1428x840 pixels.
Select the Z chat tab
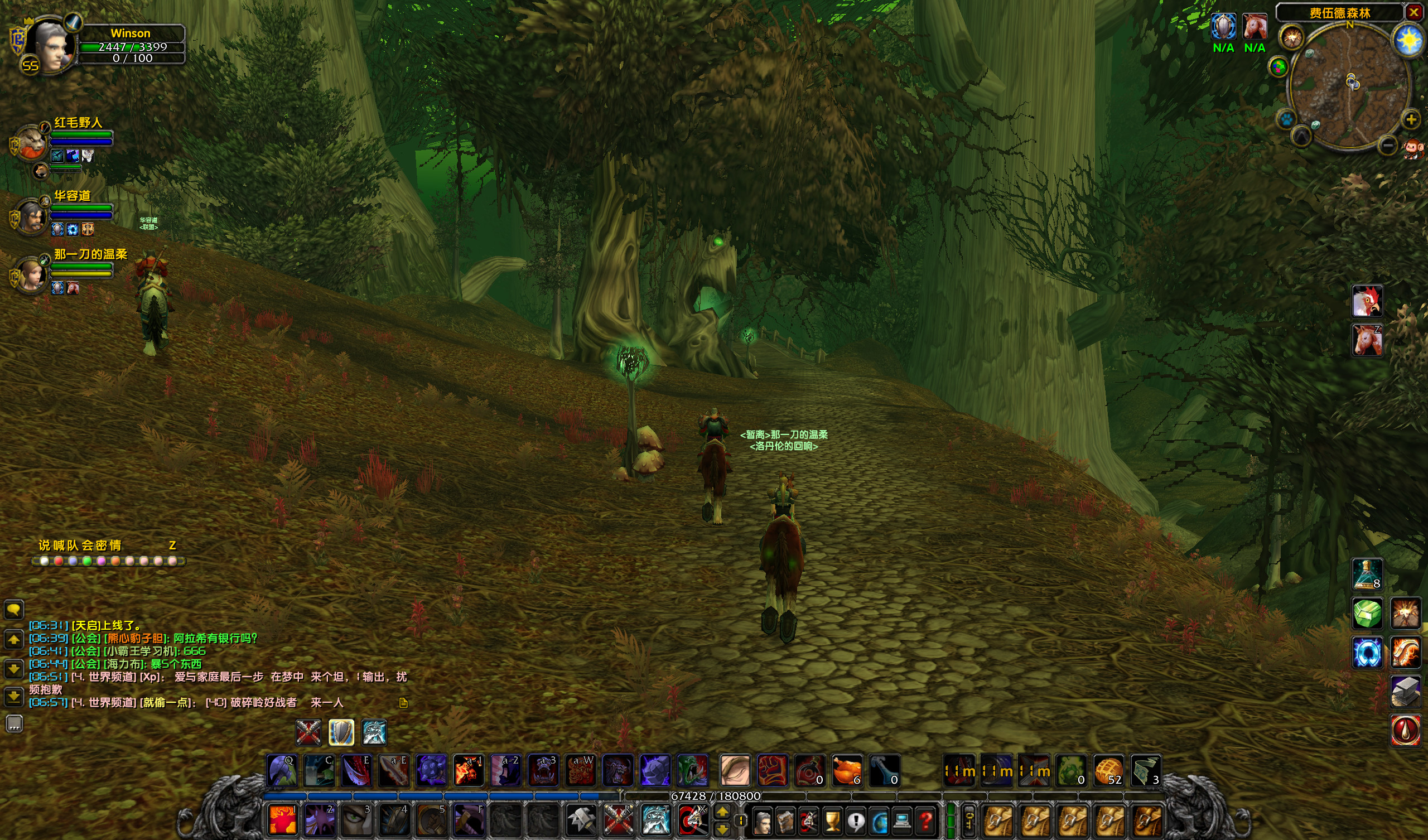pos(173,545)
